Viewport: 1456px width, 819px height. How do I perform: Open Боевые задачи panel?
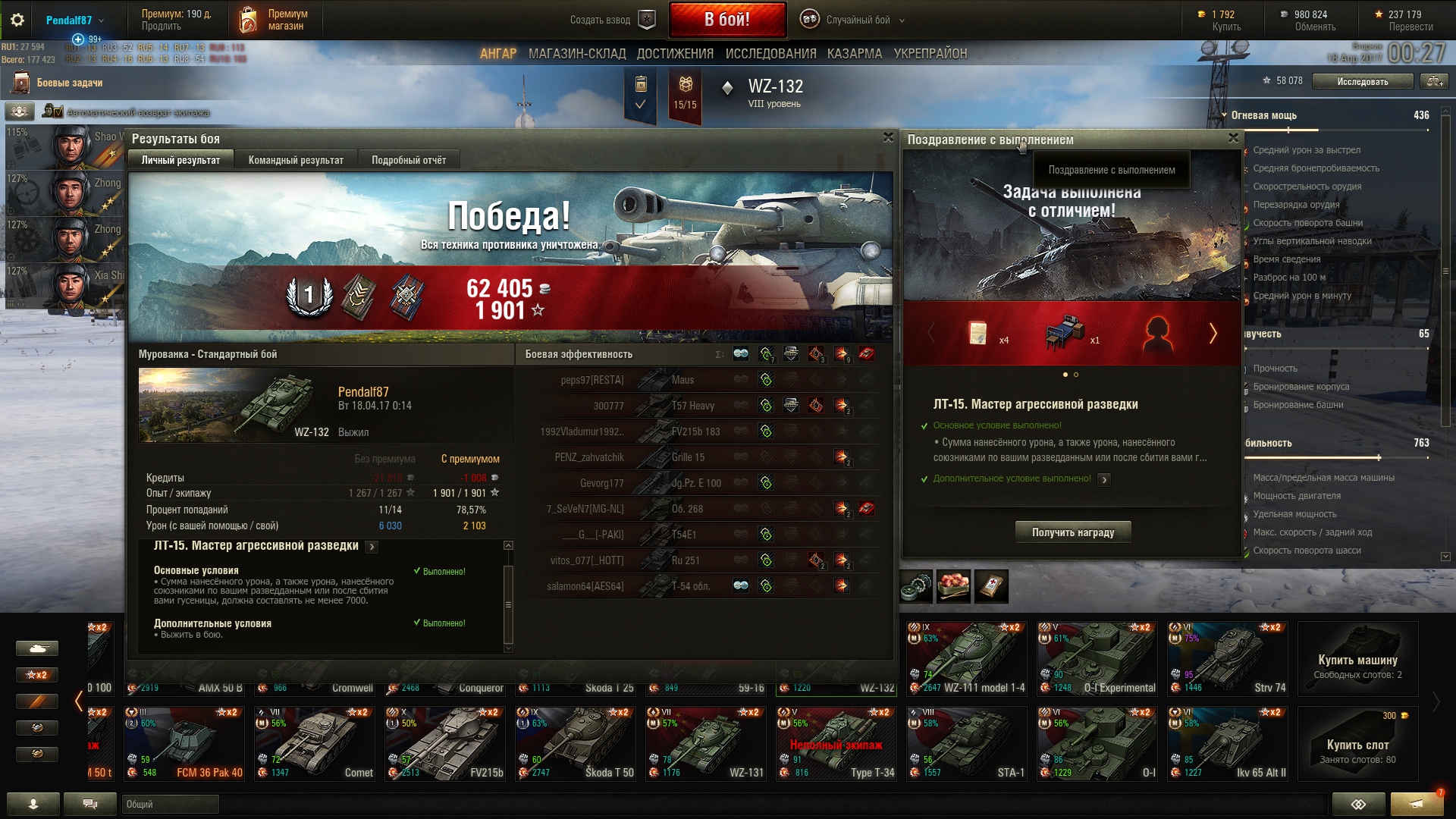point(69,83)
